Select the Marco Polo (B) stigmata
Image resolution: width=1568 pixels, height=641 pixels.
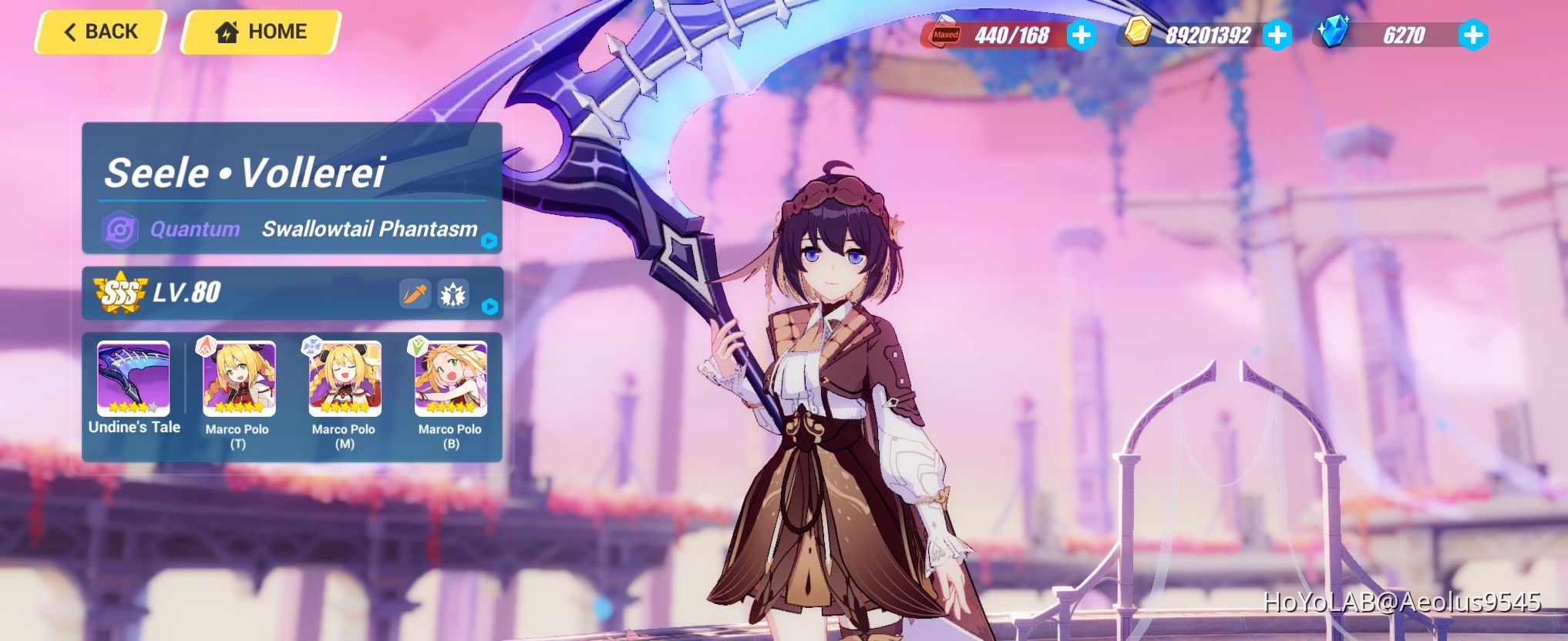click(450, 378)
